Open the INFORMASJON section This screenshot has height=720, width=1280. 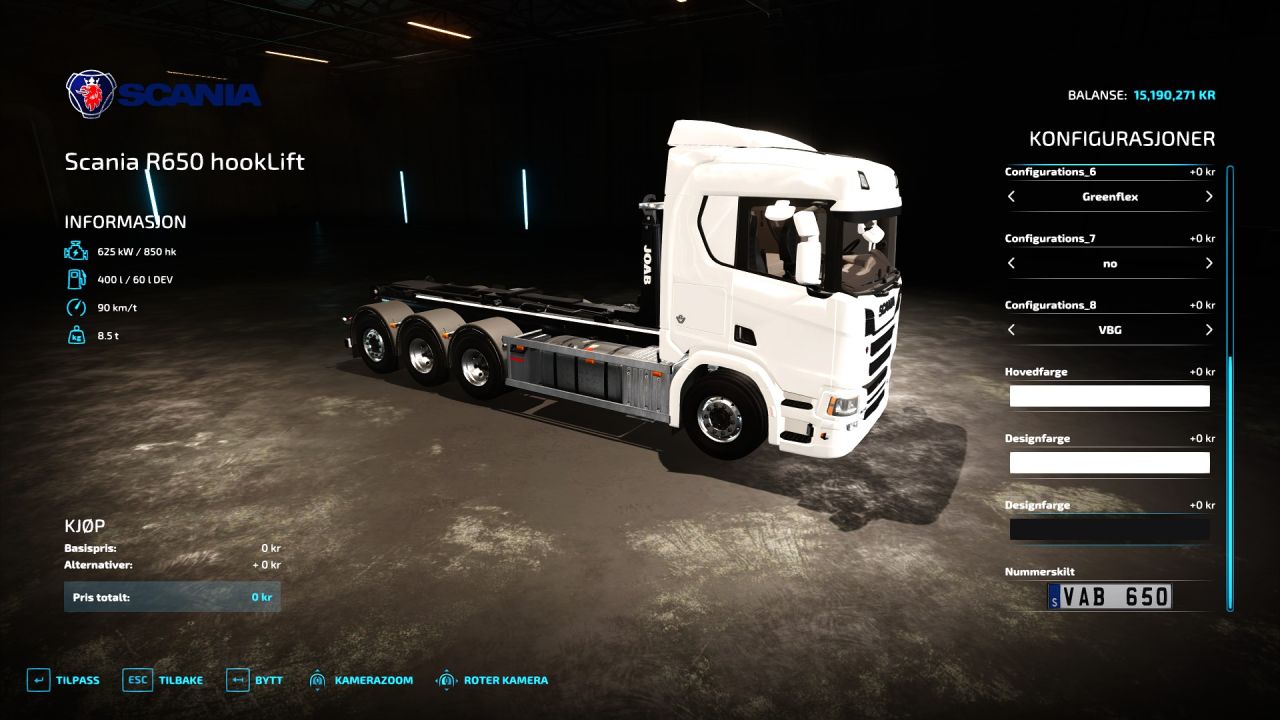(126, 221)
